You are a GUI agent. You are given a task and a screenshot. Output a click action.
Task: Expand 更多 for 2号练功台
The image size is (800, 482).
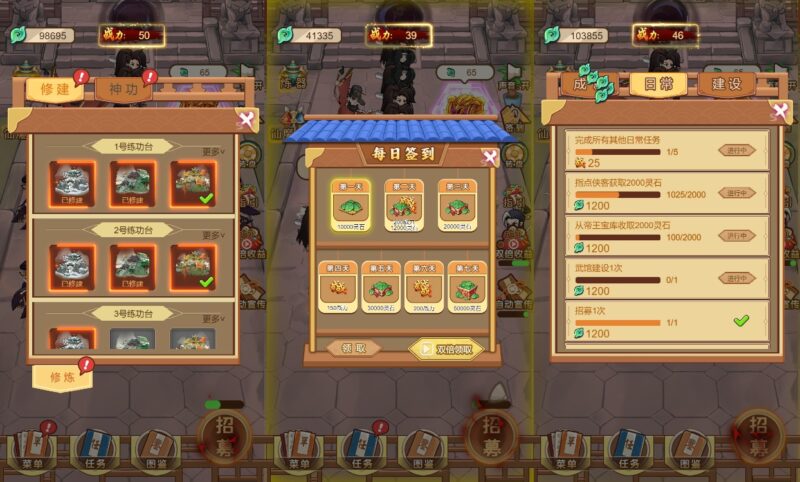(212, 235)
